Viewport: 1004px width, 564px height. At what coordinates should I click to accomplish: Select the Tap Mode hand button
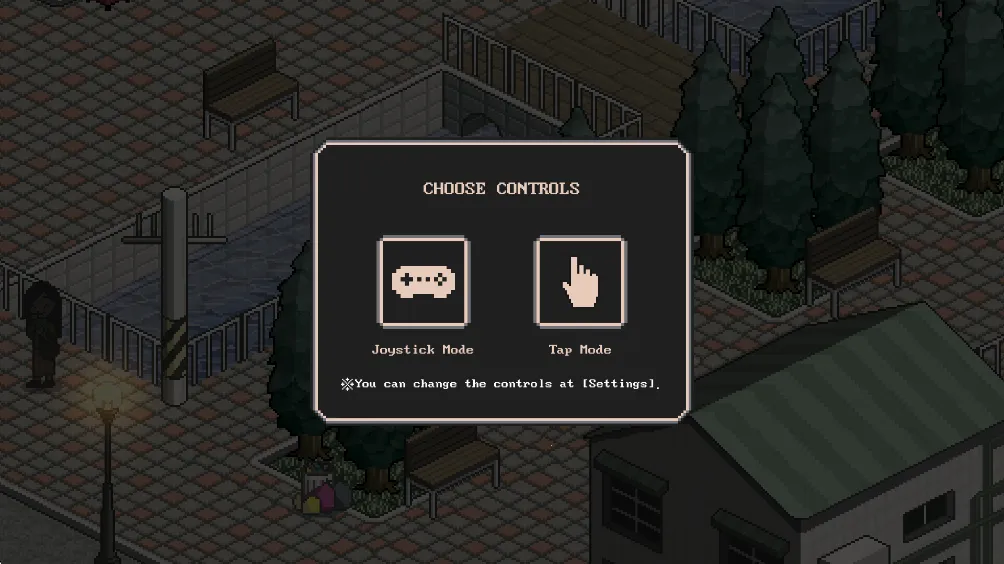(x=580, y=282)
